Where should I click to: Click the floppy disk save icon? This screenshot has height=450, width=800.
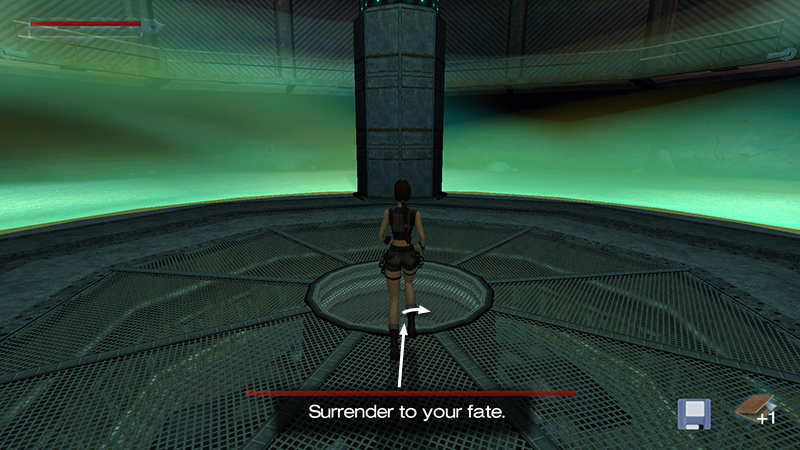694,413
